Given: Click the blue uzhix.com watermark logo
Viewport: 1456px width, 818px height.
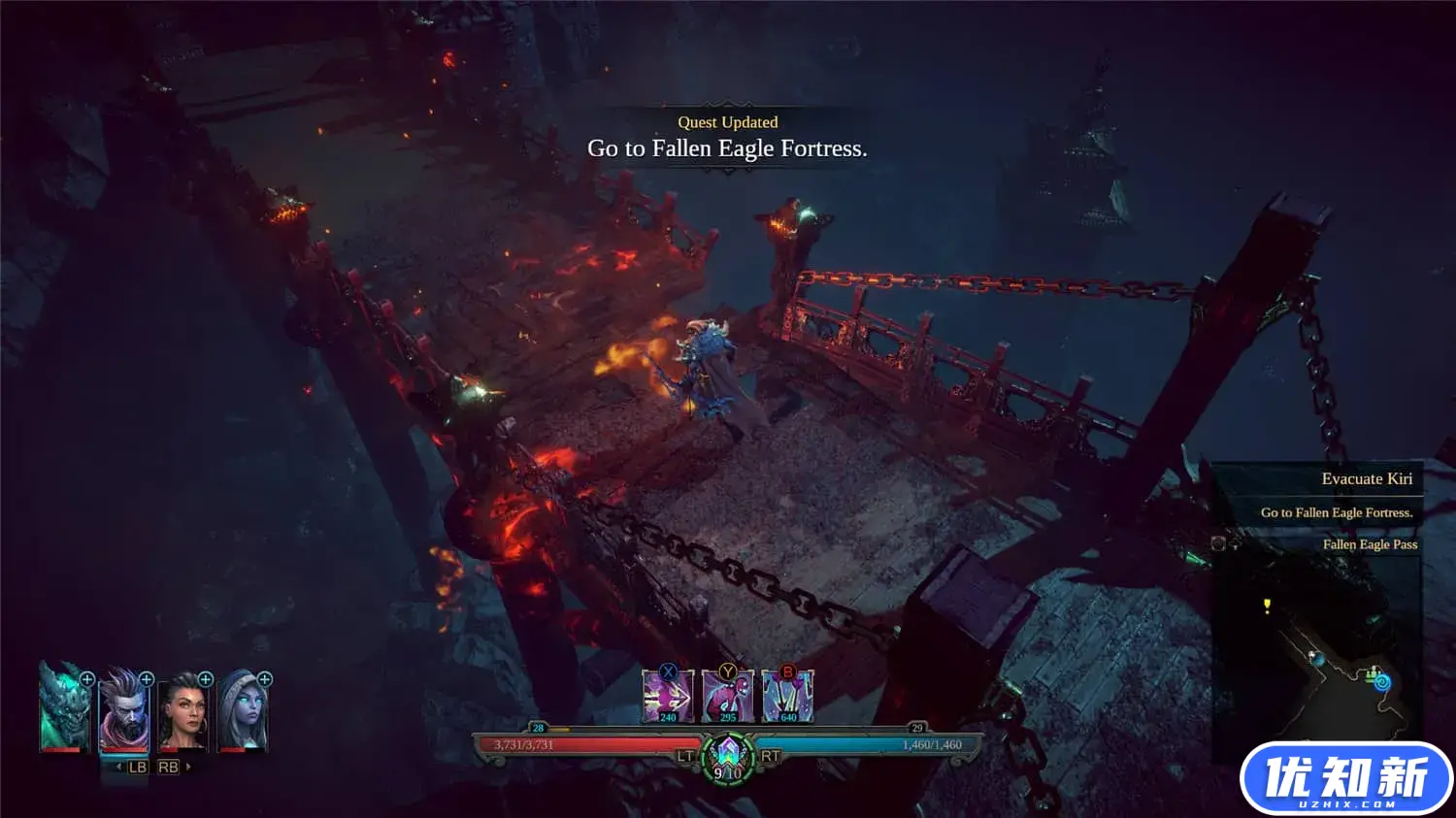Looking at the screenshot, I should tap(1345, 779).
